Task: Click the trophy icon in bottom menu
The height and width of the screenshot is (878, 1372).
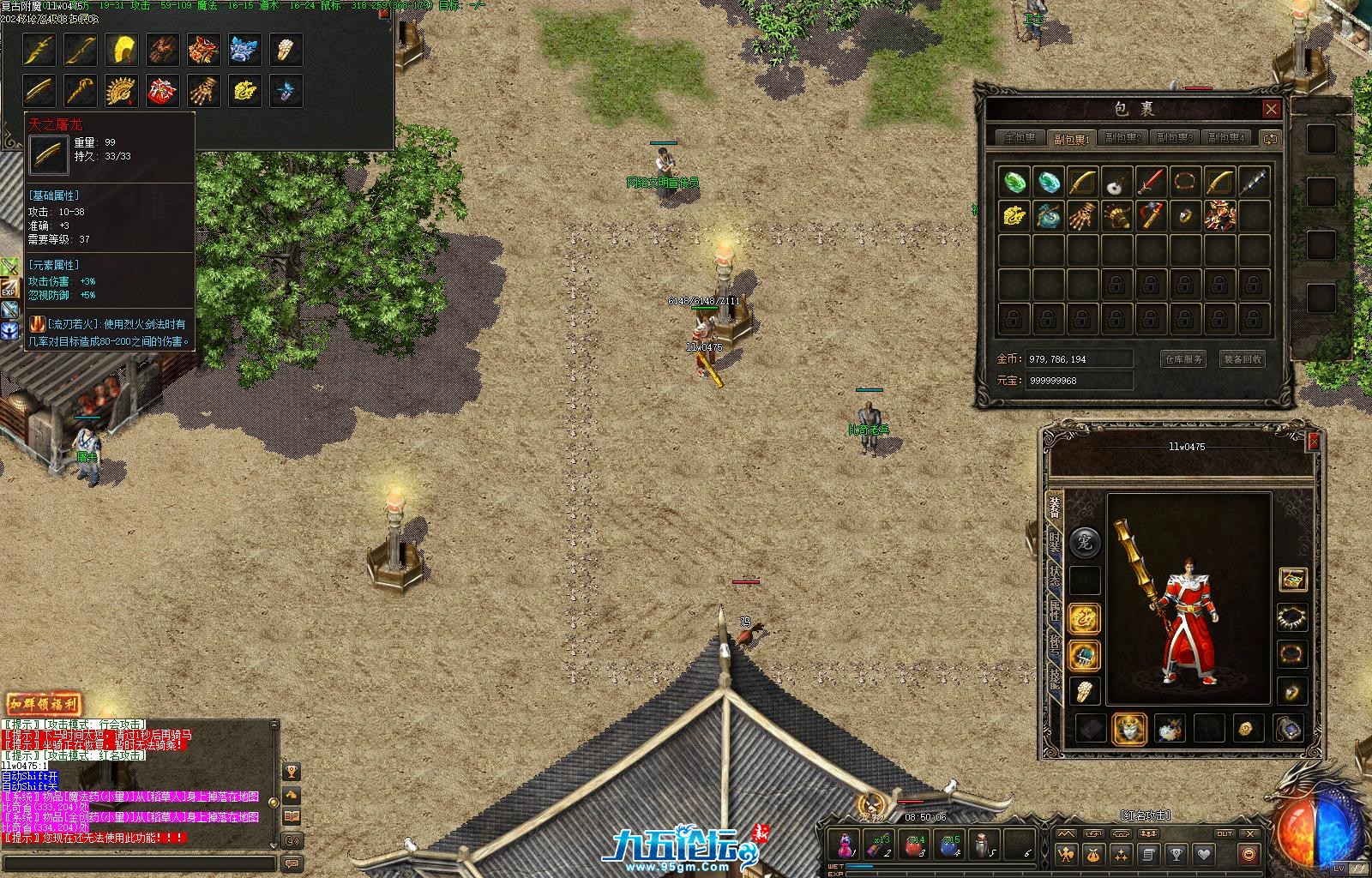Action: (1176, 854)
